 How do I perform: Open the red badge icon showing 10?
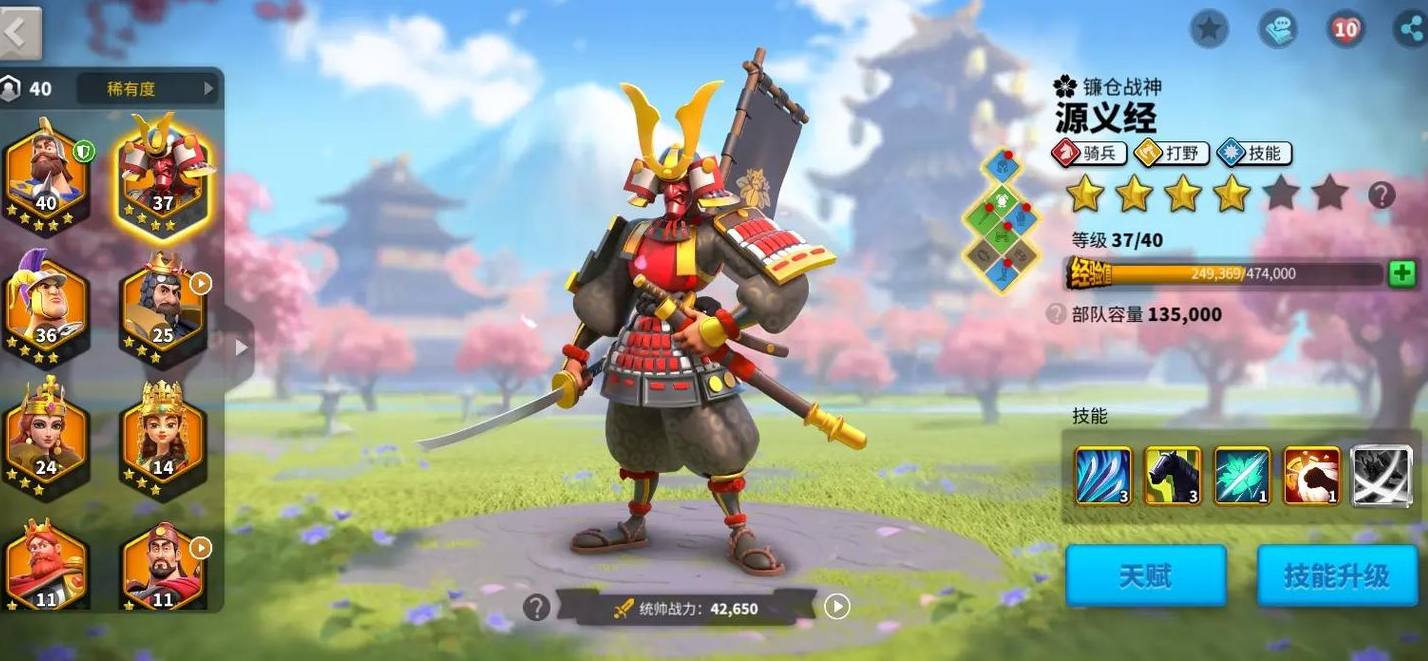click(1346, 29)
